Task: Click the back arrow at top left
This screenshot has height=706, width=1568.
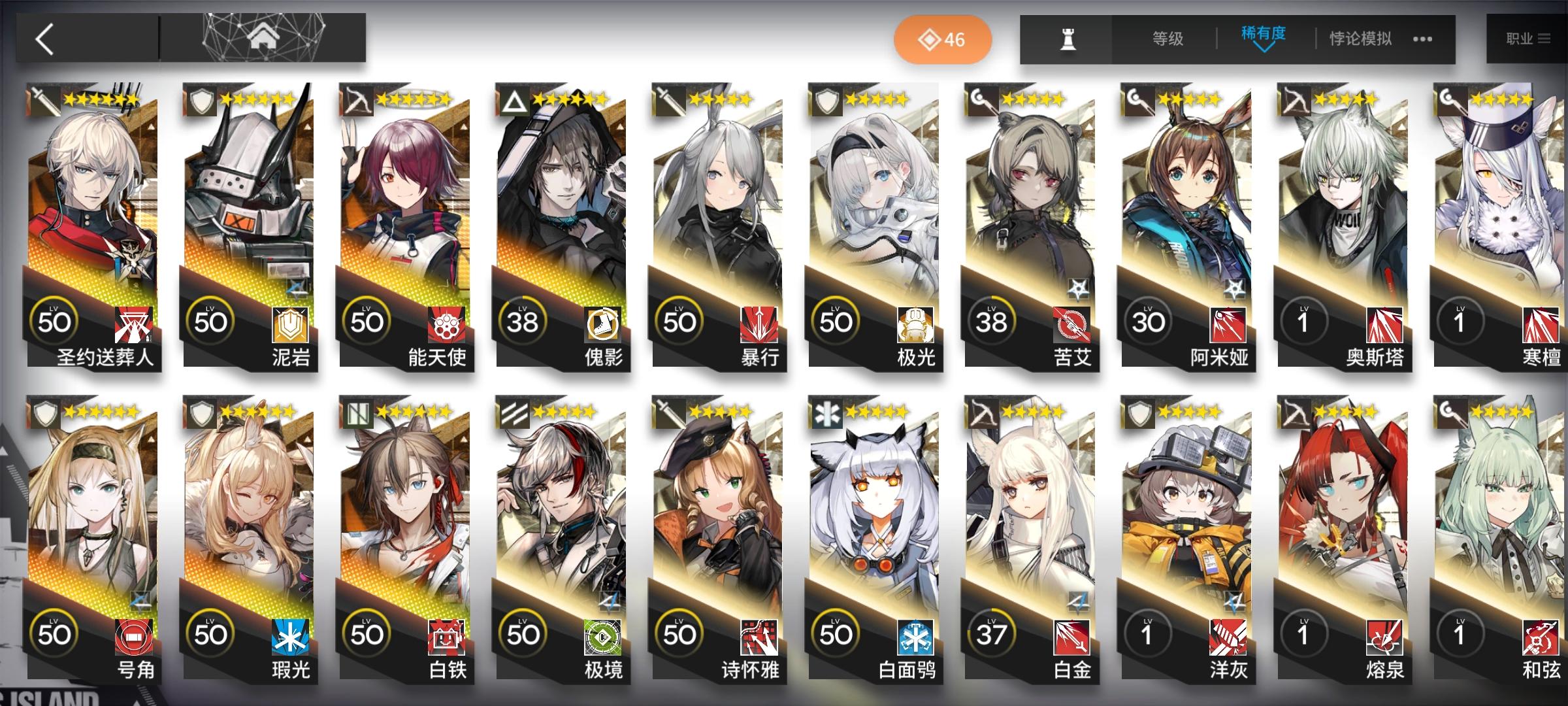Action: 44,37
